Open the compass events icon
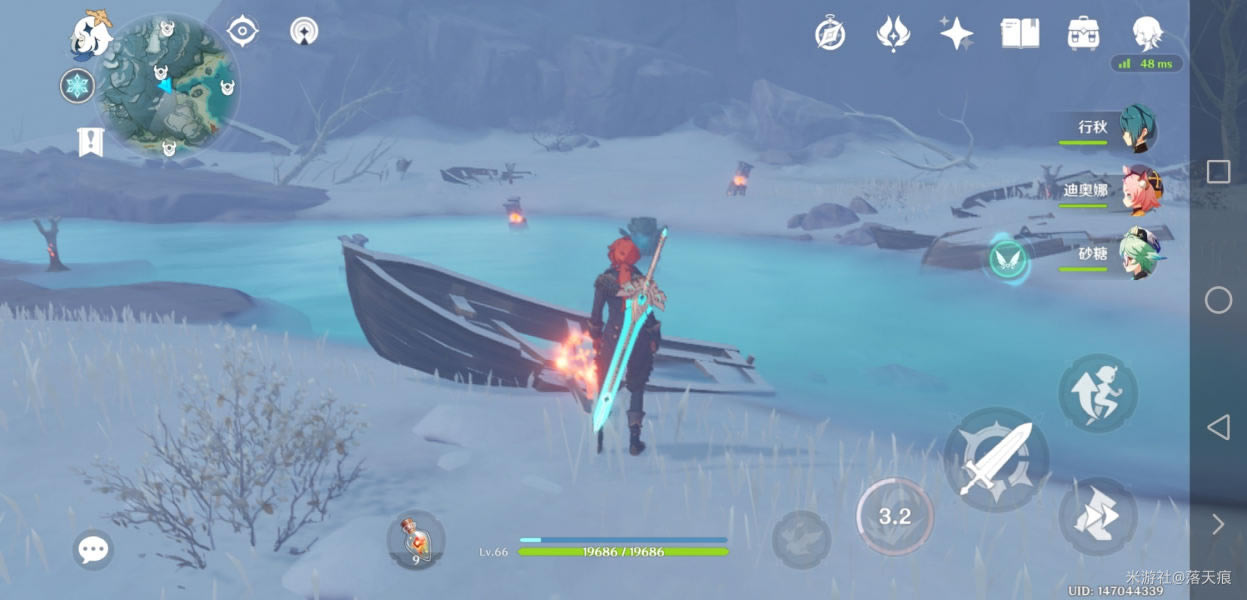The image size is (1247, 600). [x=830, y=34]
